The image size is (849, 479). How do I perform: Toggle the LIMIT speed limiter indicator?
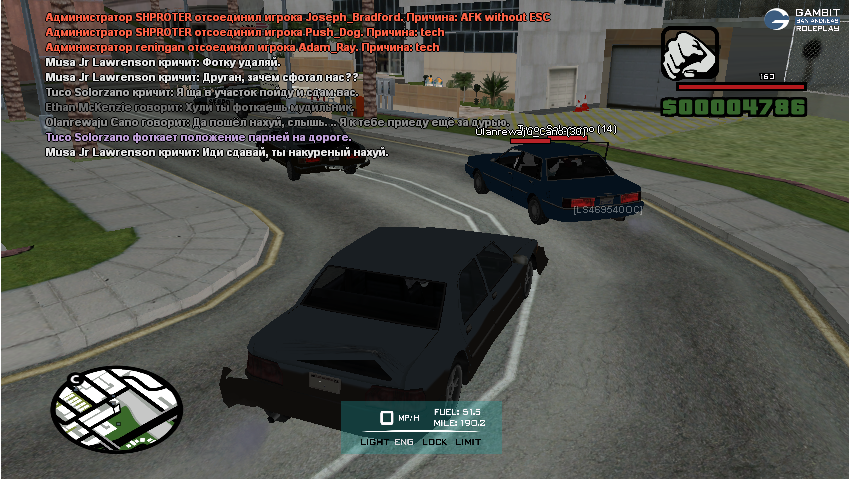tap(468, 441)
